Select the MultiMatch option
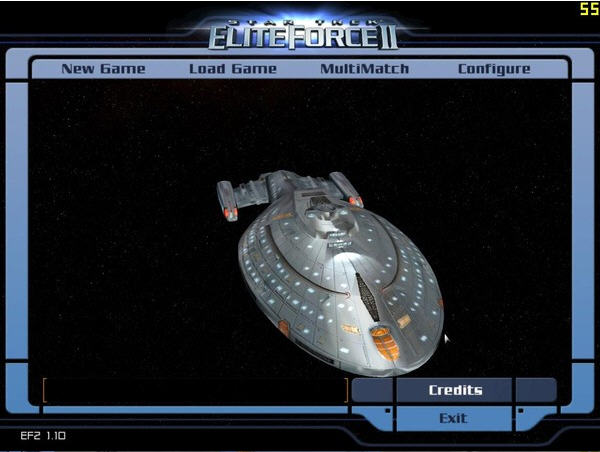The height and width of the screenshot is (452, 600). click(x=364, y=69)
